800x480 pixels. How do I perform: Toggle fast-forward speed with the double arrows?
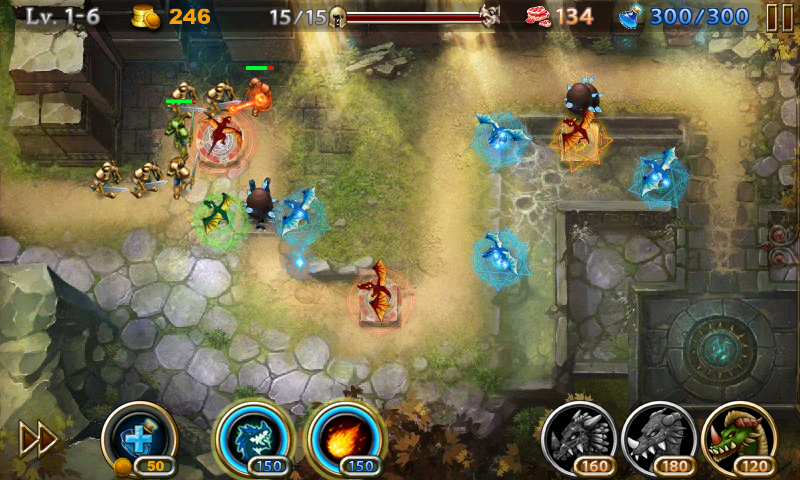38,440
